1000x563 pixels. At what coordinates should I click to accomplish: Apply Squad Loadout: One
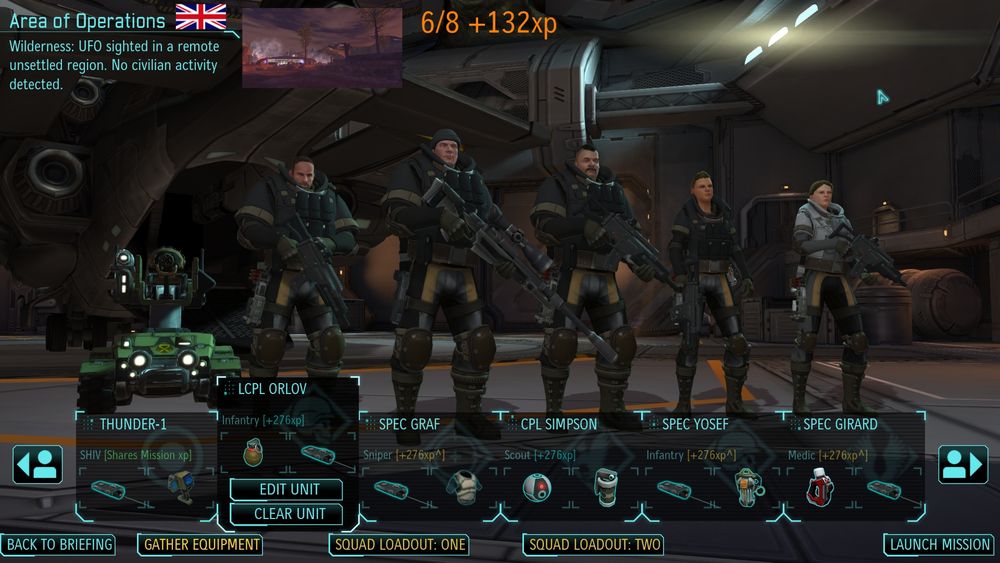click(399, 545)
